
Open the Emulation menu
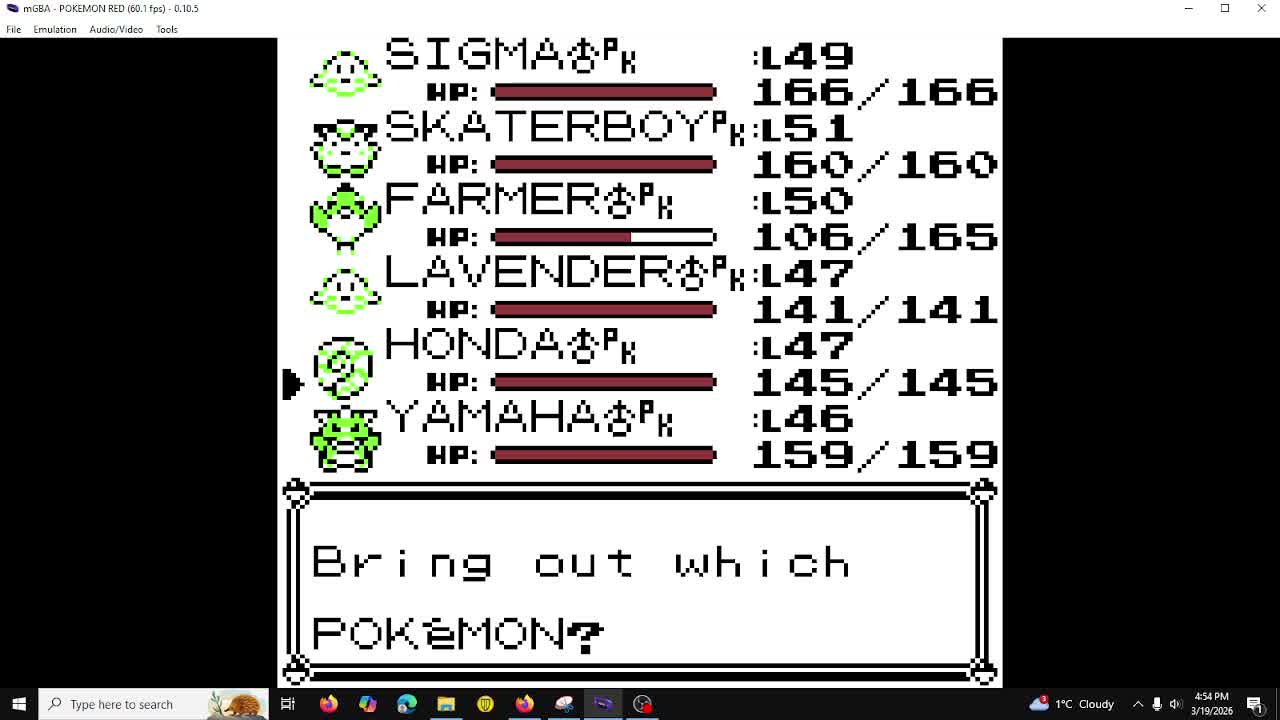coord(55,29)
